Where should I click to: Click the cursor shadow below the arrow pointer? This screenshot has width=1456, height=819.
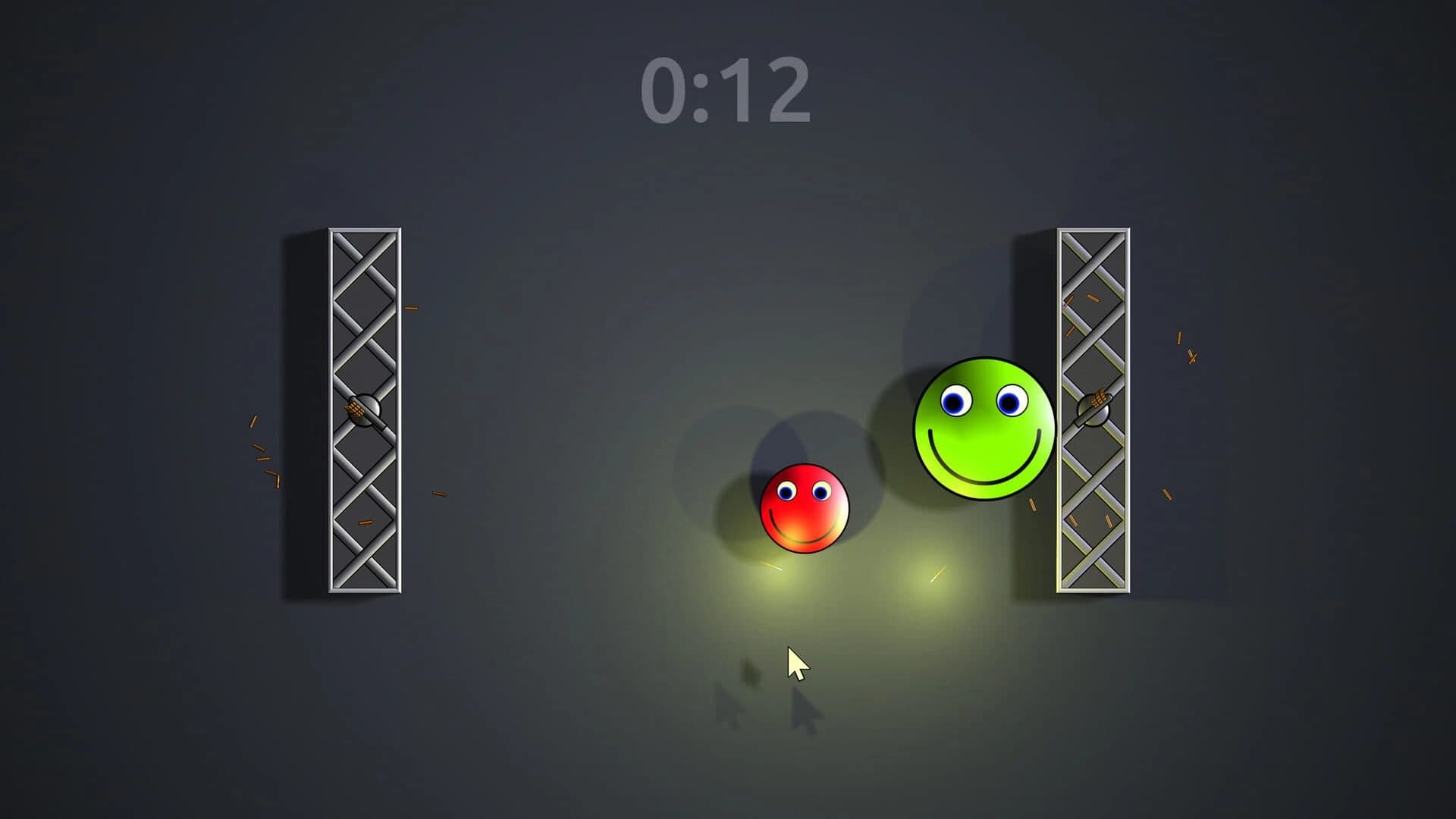pos(804,709)
